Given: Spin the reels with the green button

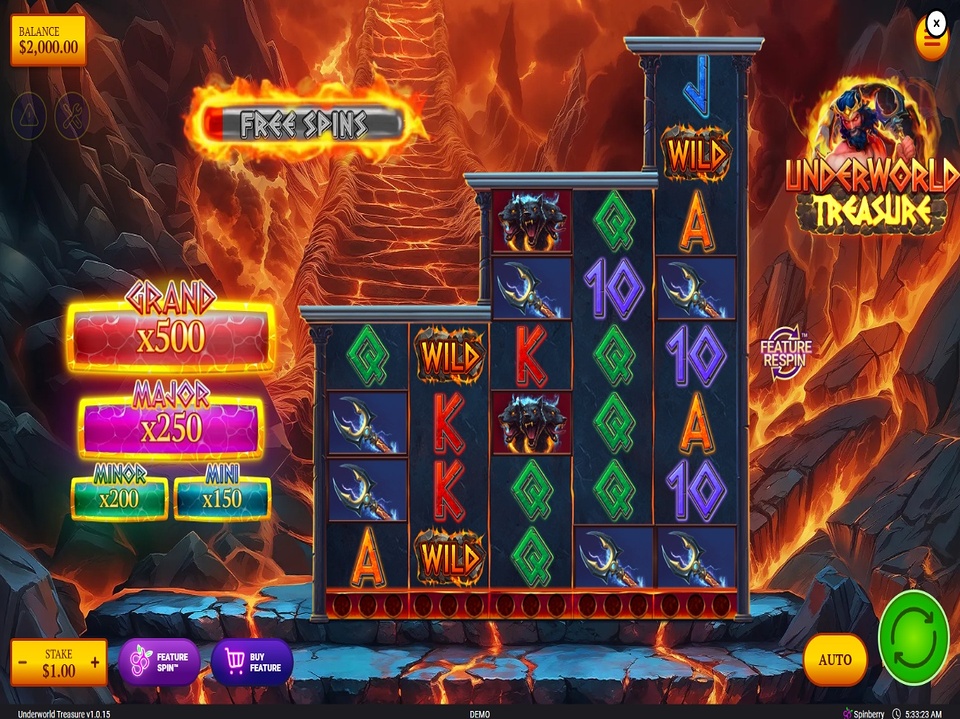Looking at the screenshot, I should point(913,638).
